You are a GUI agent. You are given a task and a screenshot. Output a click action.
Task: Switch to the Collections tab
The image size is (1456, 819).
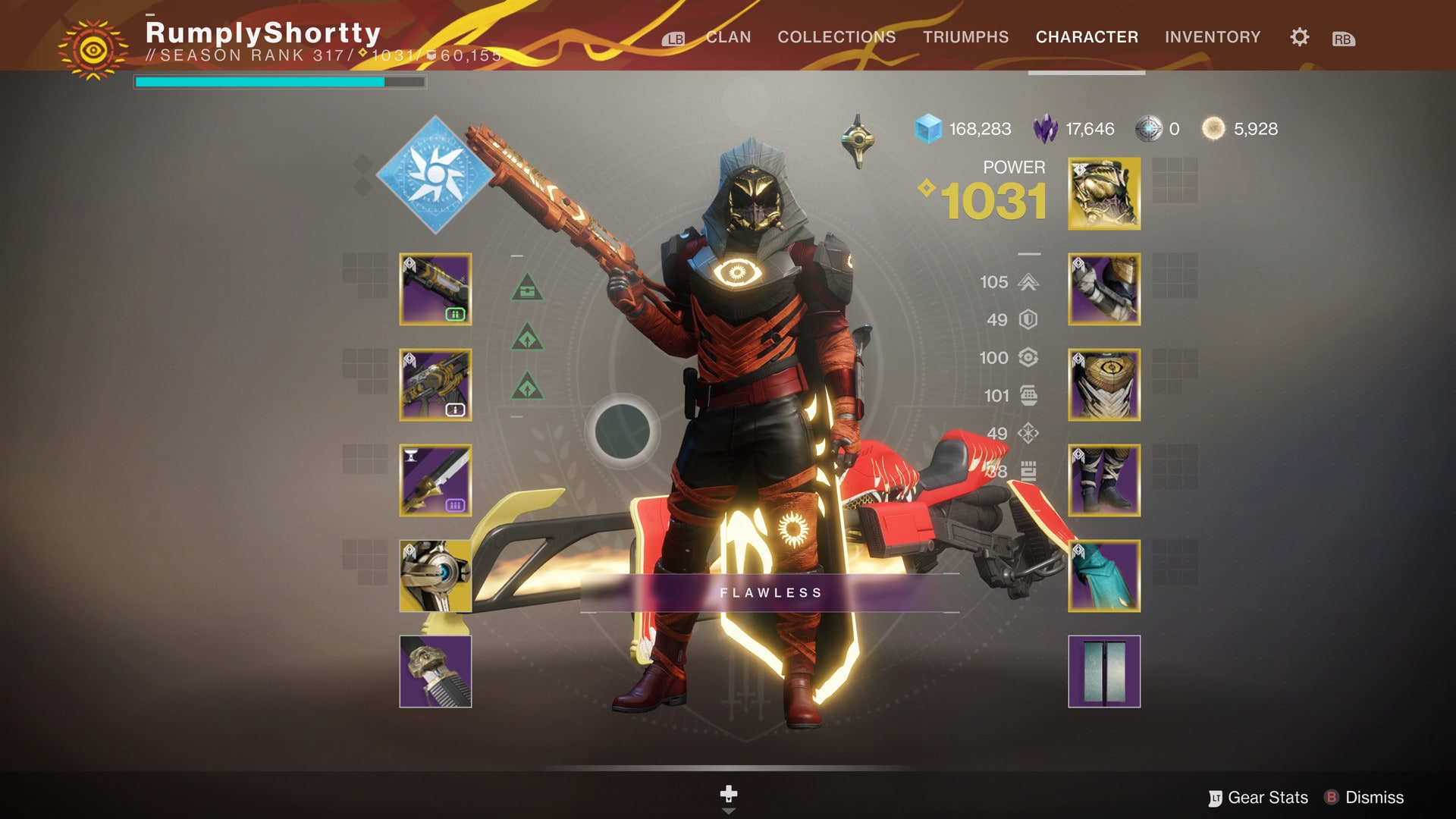[836, 37]
